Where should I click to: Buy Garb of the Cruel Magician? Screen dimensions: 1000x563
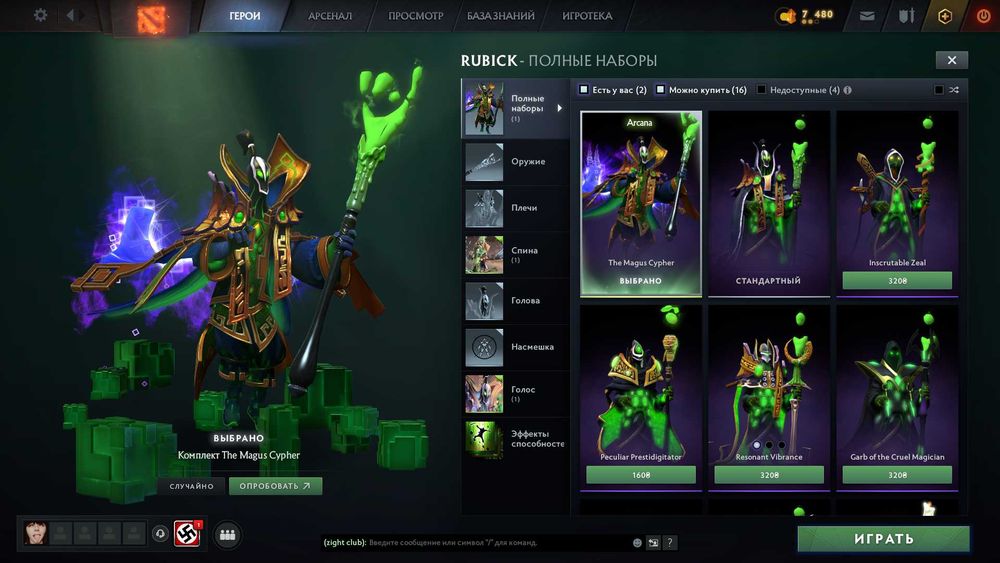tap(897, 475)
